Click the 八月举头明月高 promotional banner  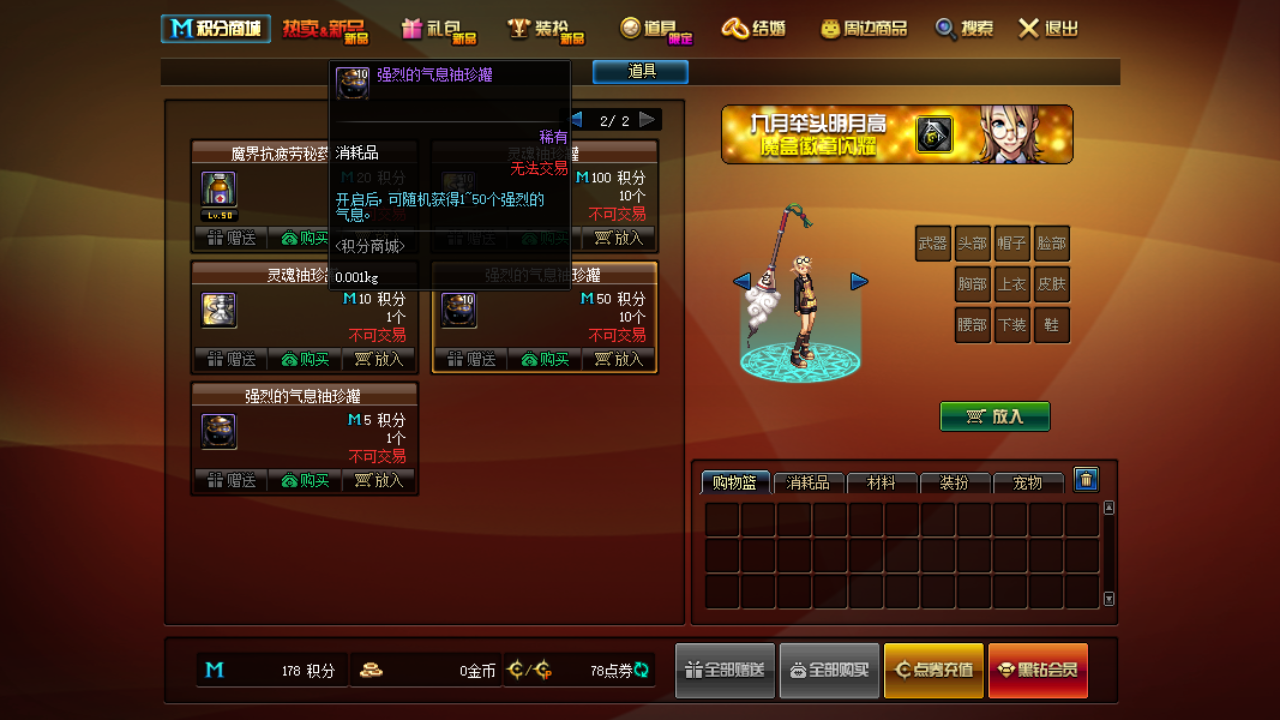pyautogui.click(x=896, y=134)
